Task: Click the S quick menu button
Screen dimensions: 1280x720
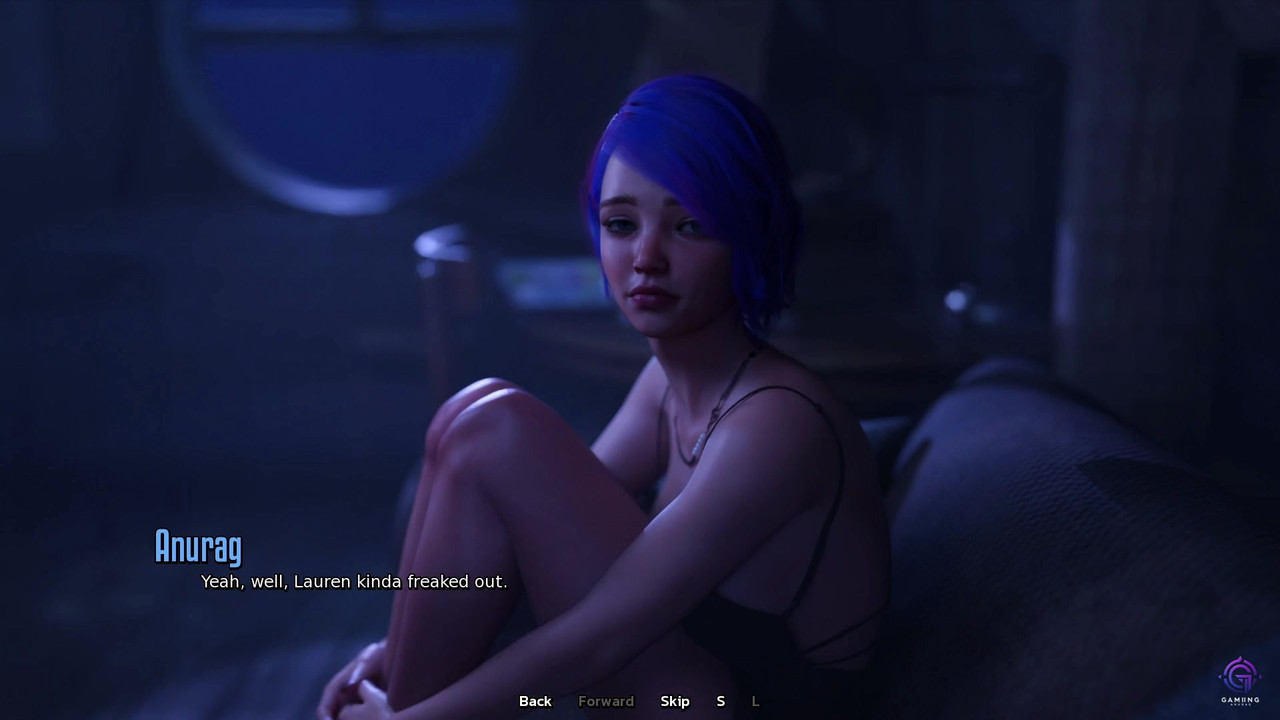Action: 720,701
